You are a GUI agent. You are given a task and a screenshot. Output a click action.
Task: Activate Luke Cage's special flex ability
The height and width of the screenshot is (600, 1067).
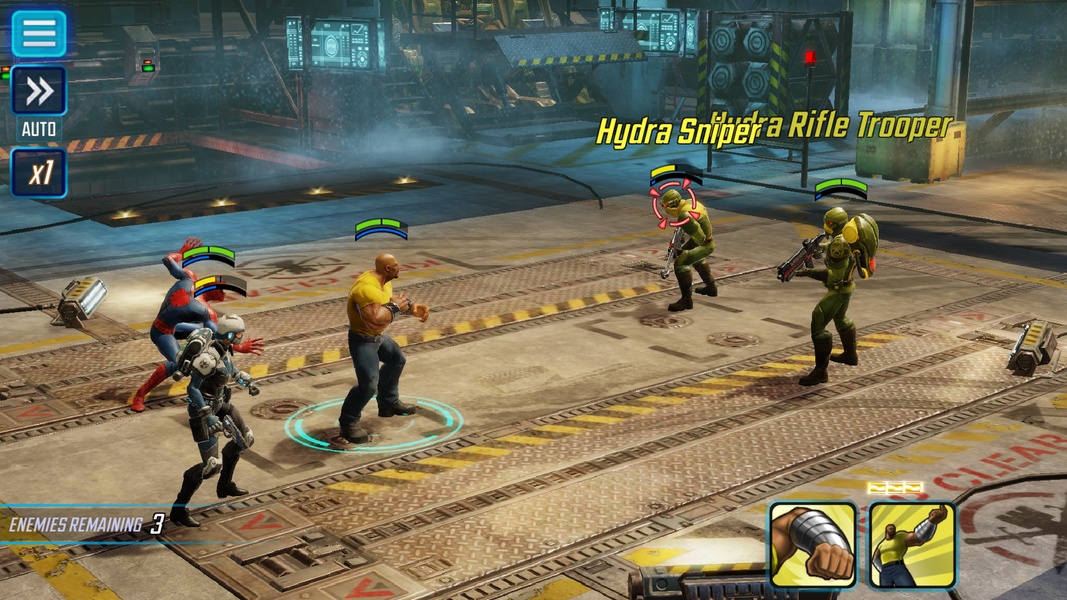point(911,544)
